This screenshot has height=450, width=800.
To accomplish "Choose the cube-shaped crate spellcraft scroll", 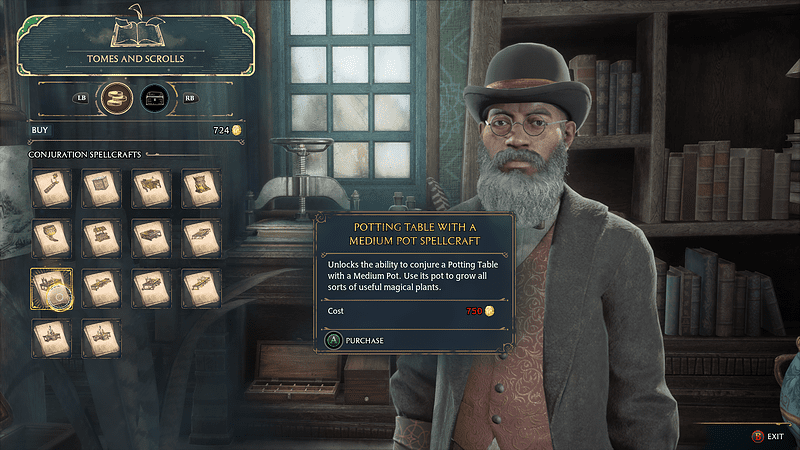I will 102,187.
